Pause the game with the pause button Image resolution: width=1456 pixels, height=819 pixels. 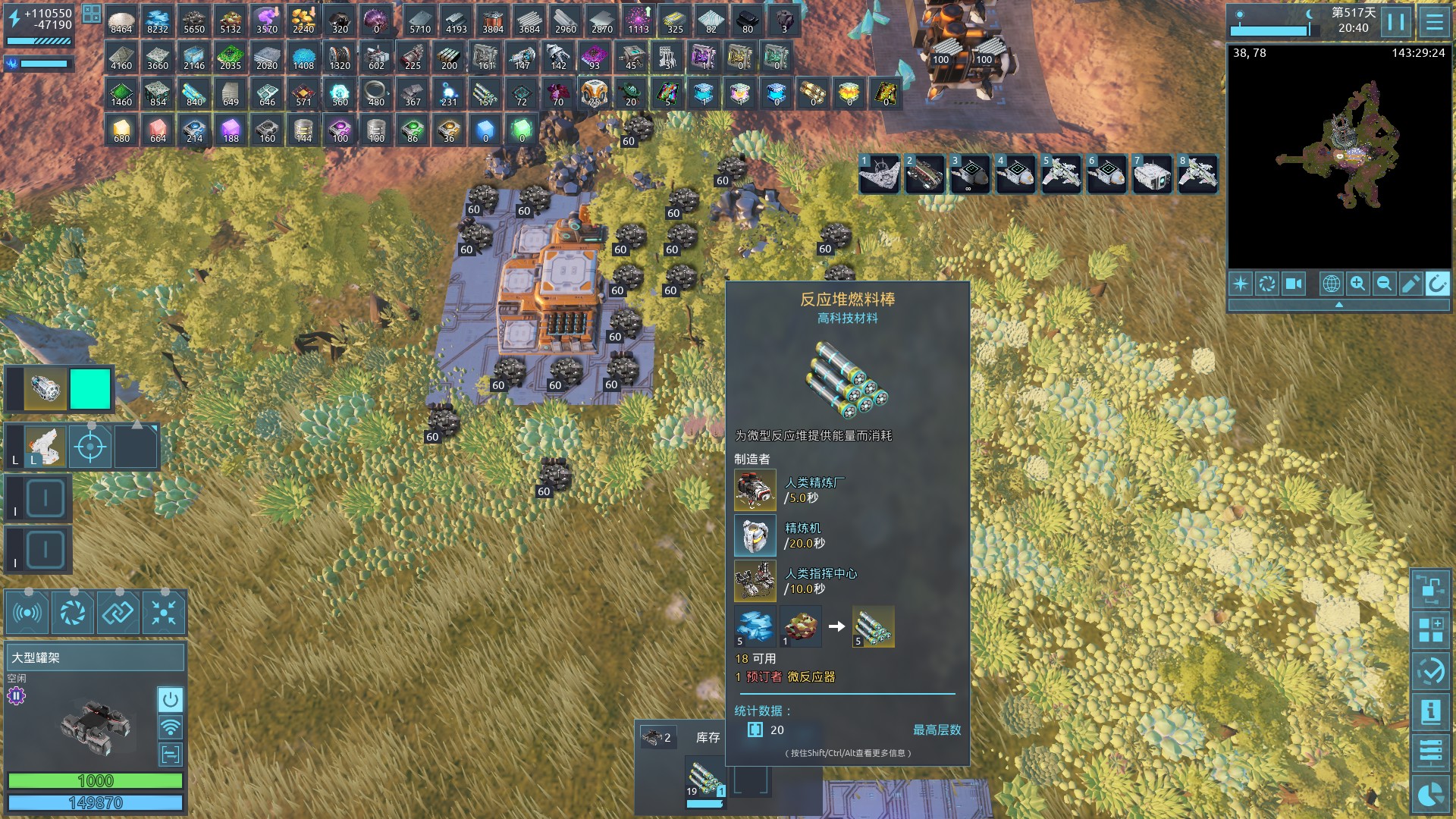click(1396, 21)
